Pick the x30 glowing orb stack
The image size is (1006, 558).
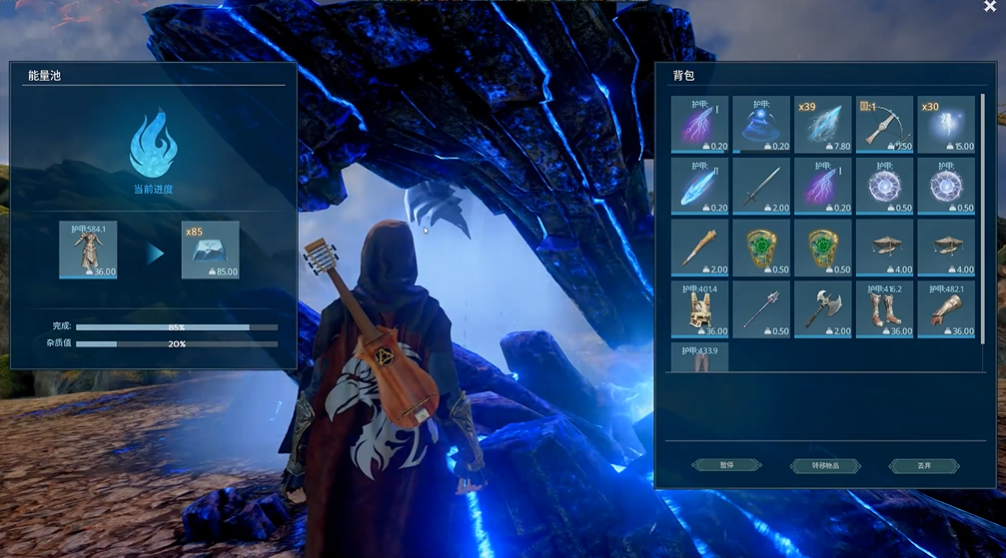pyautogui.click(x=946, y=124)
